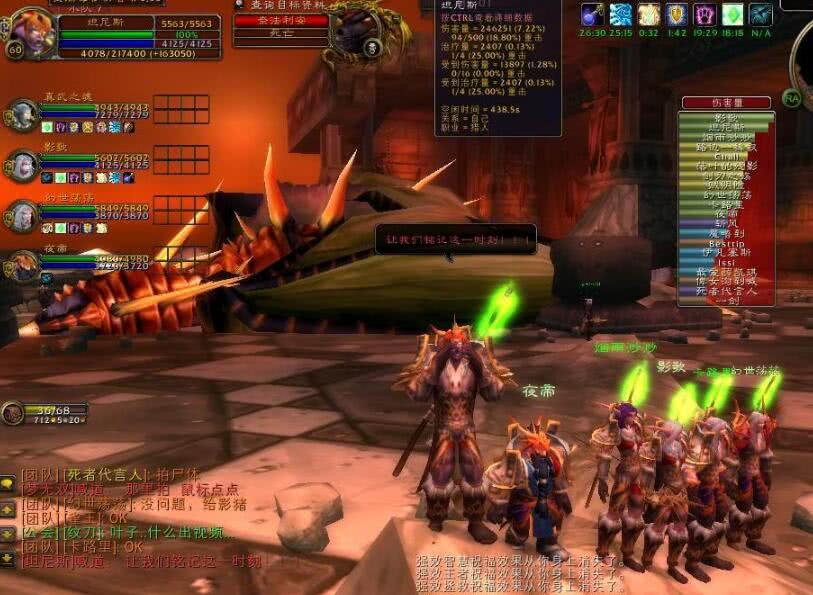The height and width of the screenshot is (595, 813).
Task: Select the player portrait at top left
Action: [x=32, y=34]
